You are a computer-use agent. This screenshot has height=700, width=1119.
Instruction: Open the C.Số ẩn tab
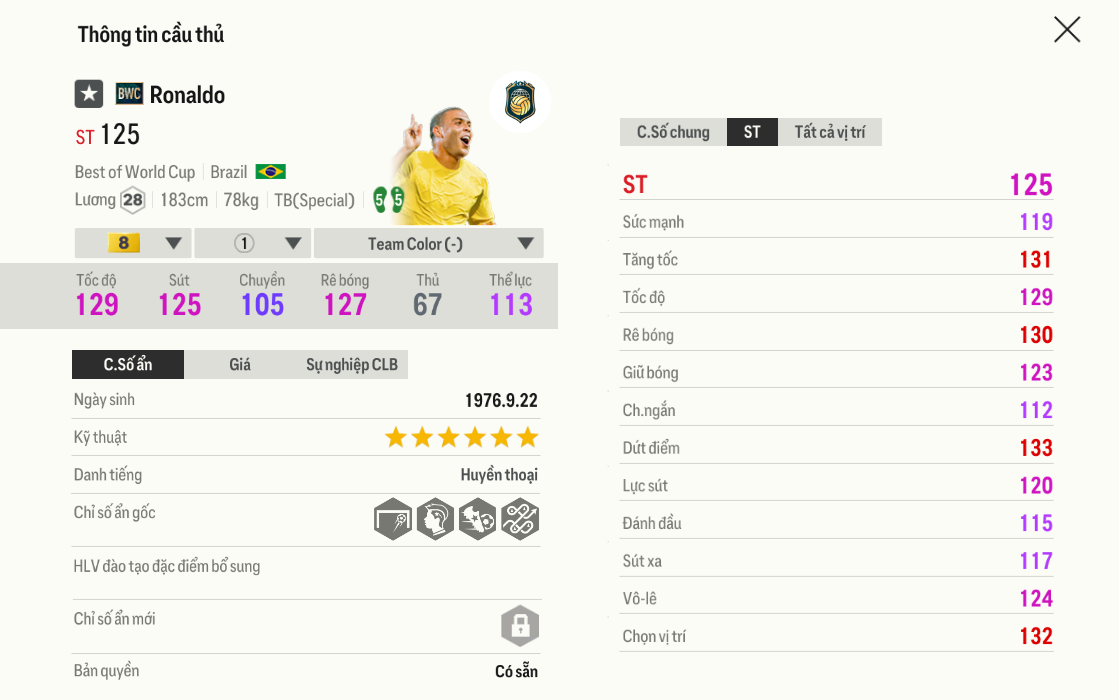[128, 365]
